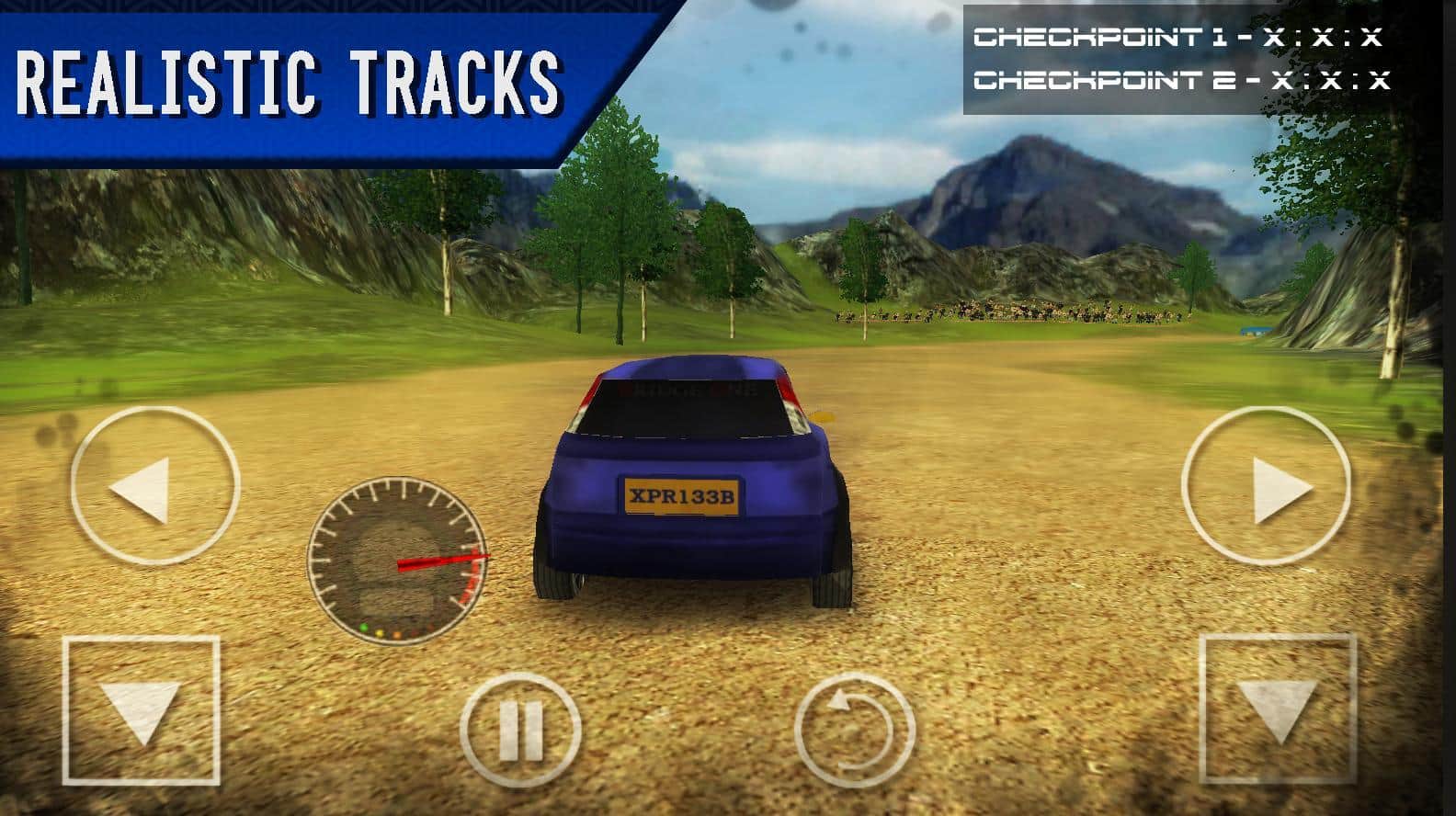
Task: Tap the steer right arrow button
Action: coord(1266,484)
